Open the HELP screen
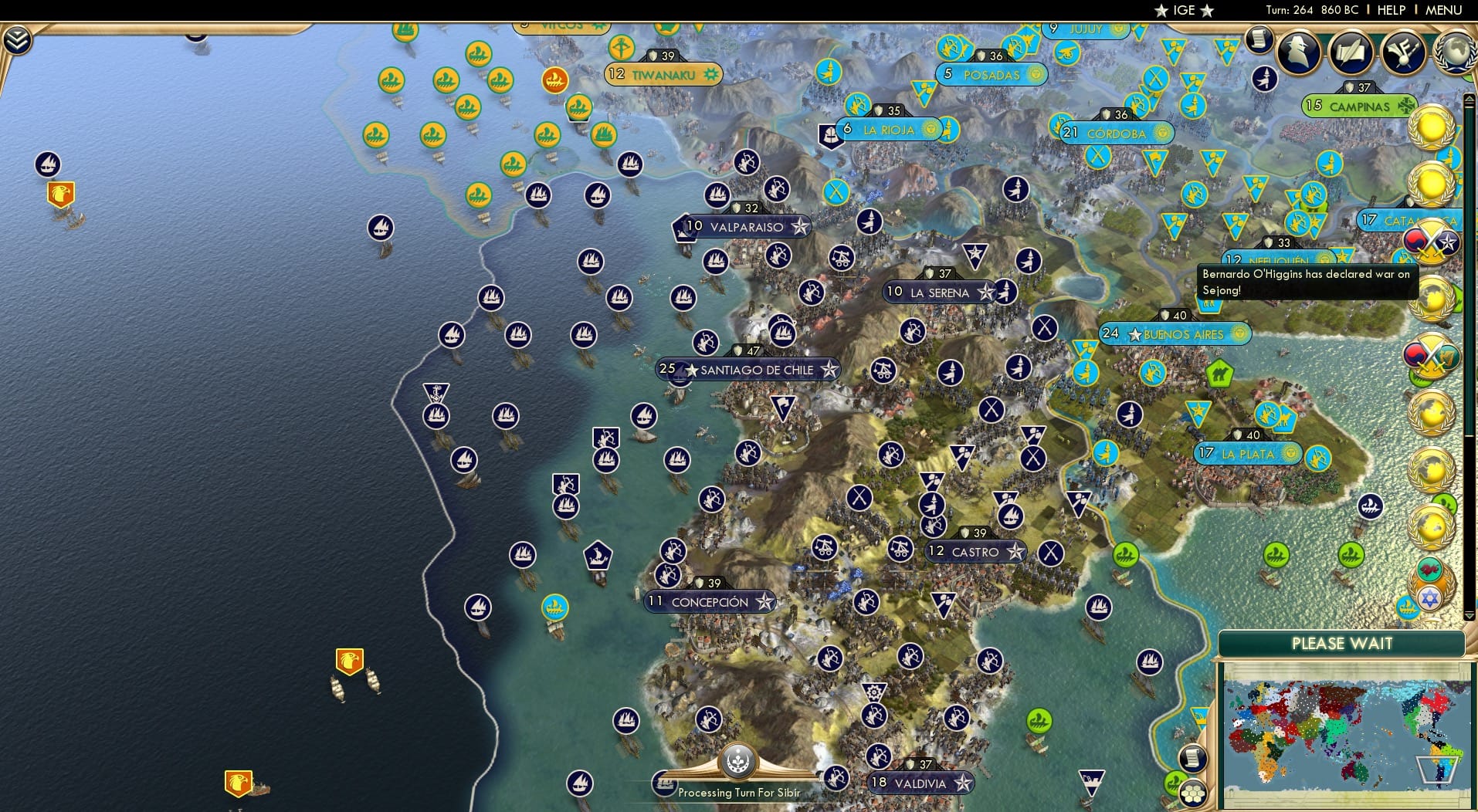Viewport: 1478px width, 812px height. [1391, 10]
